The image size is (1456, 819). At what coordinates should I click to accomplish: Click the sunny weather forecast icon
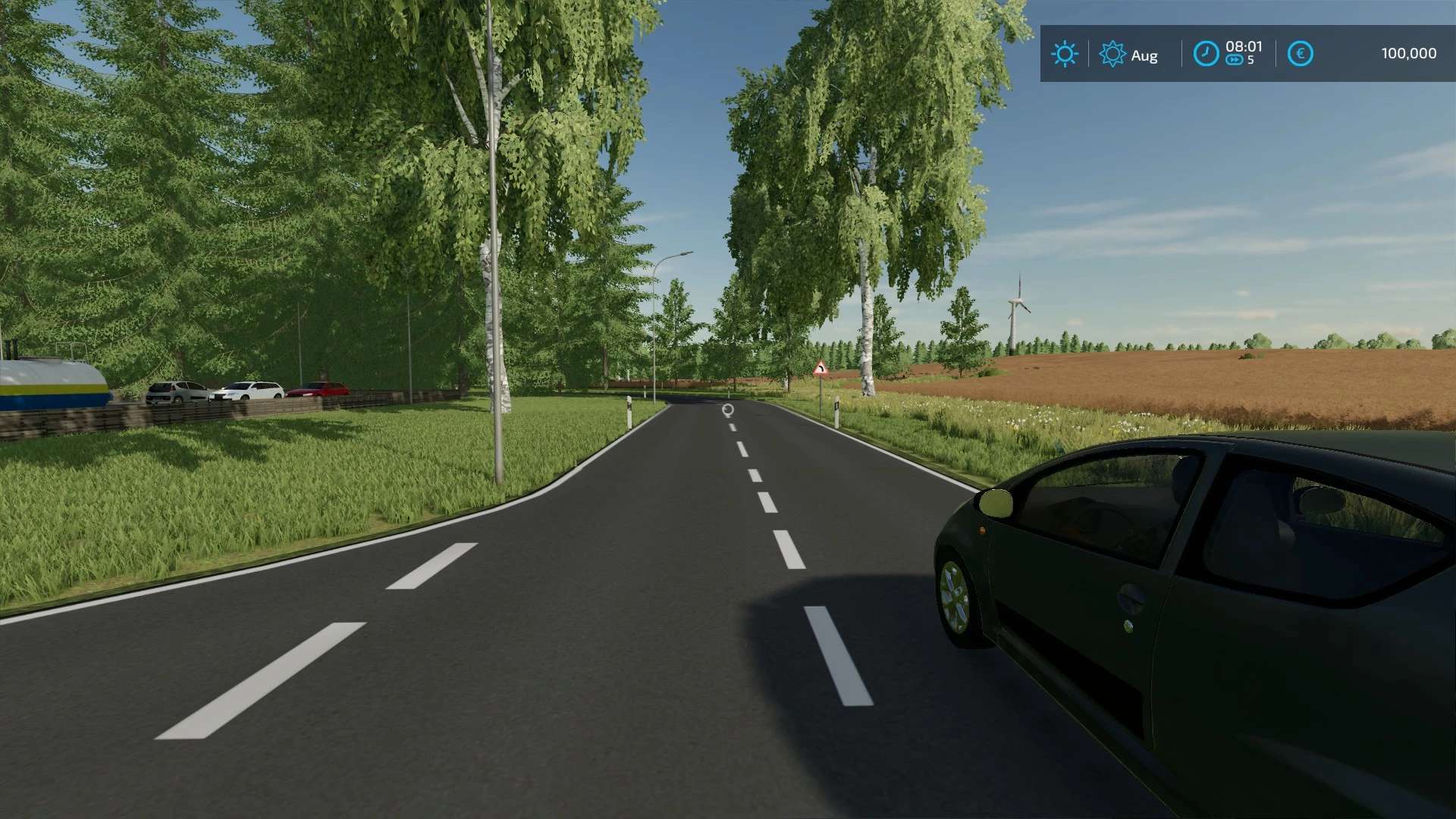click(1064, 54)
